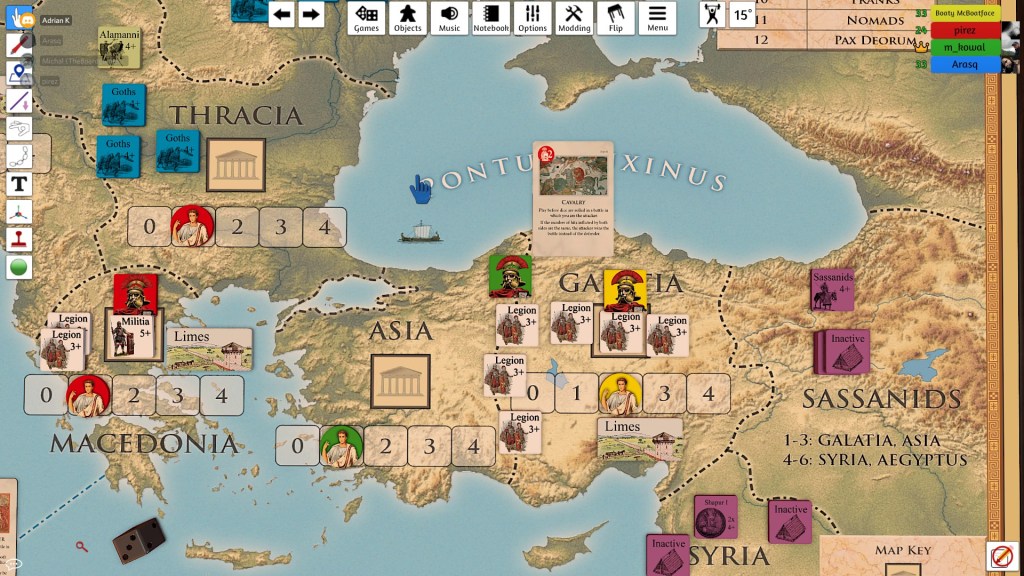
Task: Select the line measuring tool
Action: pyautogui.click(x=19, y=101)
